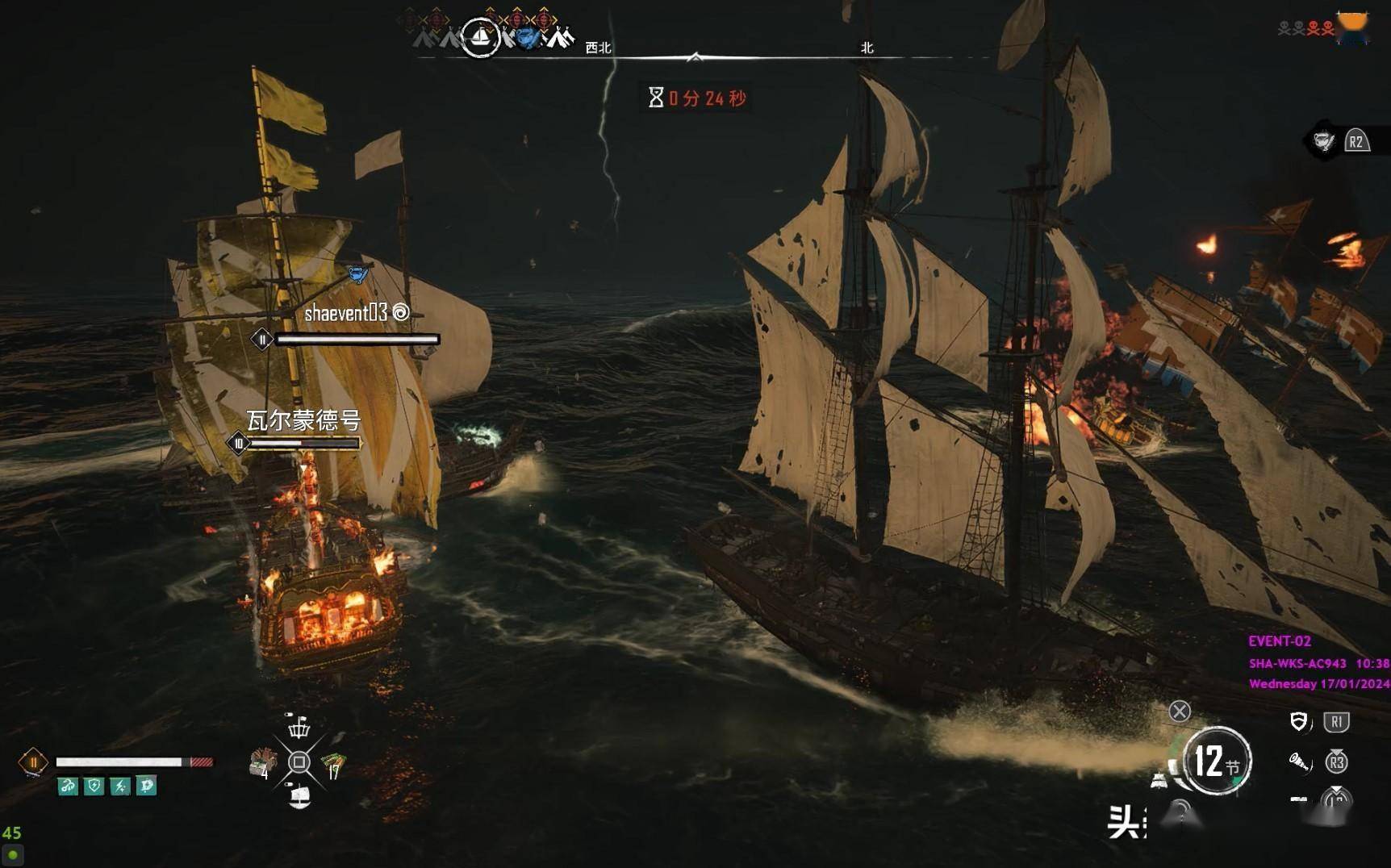The image size is (1391, 868).
Task: Select the ship sail icon on the wheel
Action: tap(299, 798)
